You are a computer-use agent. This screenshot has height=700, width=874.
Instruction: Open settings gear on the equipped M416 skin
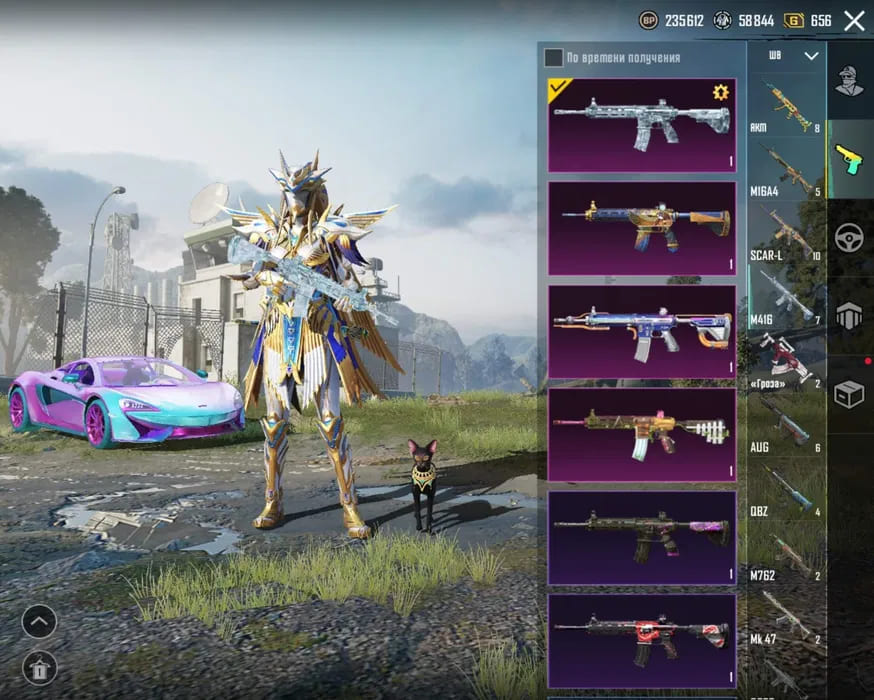coord(720,93)
